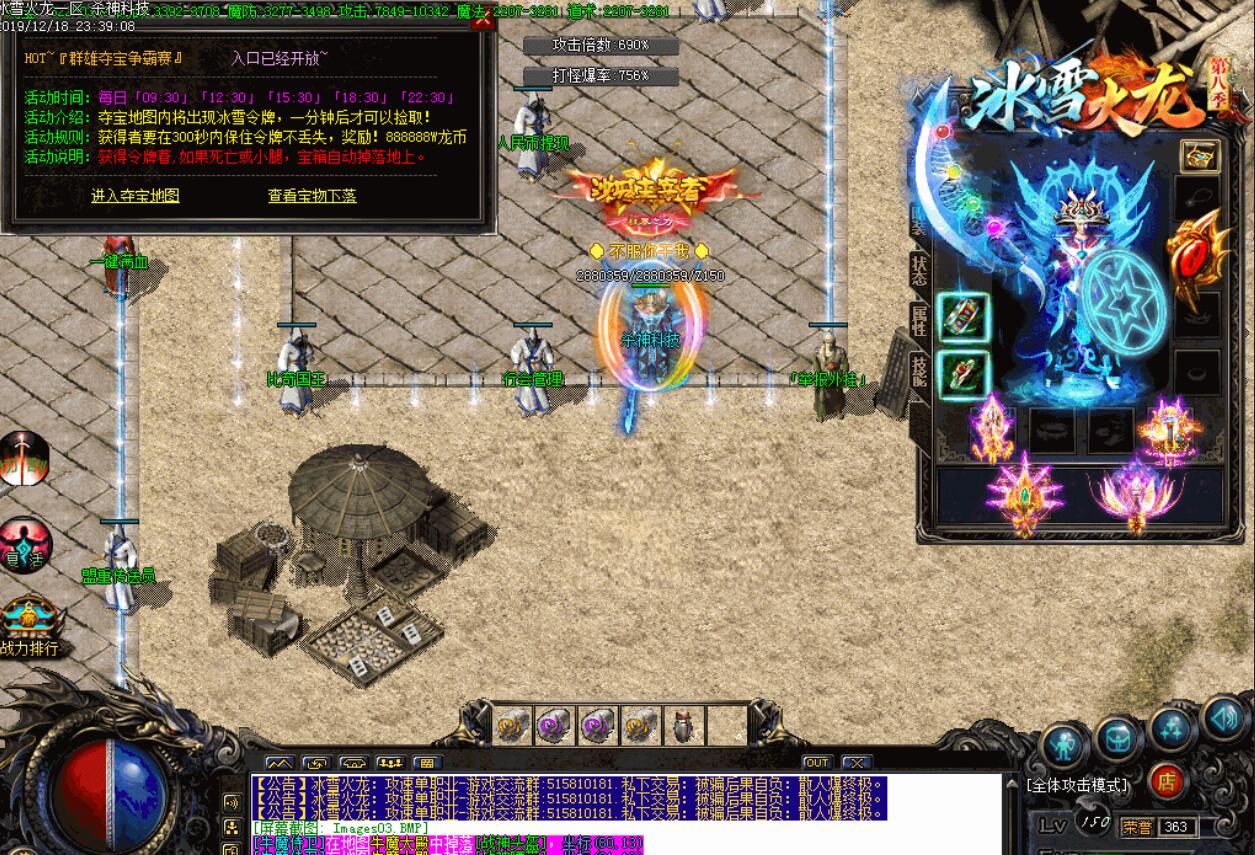Switch to the 状态 tab
1255x855 pixels.
919,272
